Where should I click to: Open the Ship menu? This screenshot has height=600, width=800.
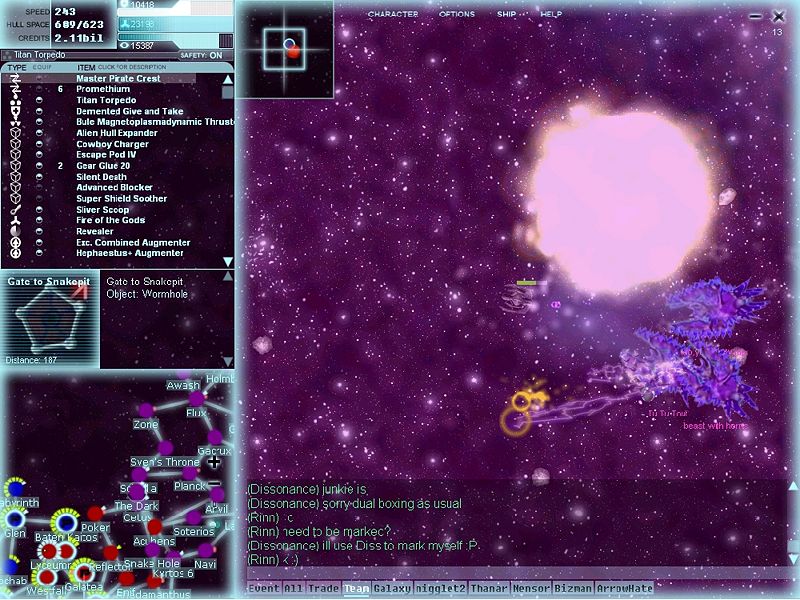coord(507,15)
